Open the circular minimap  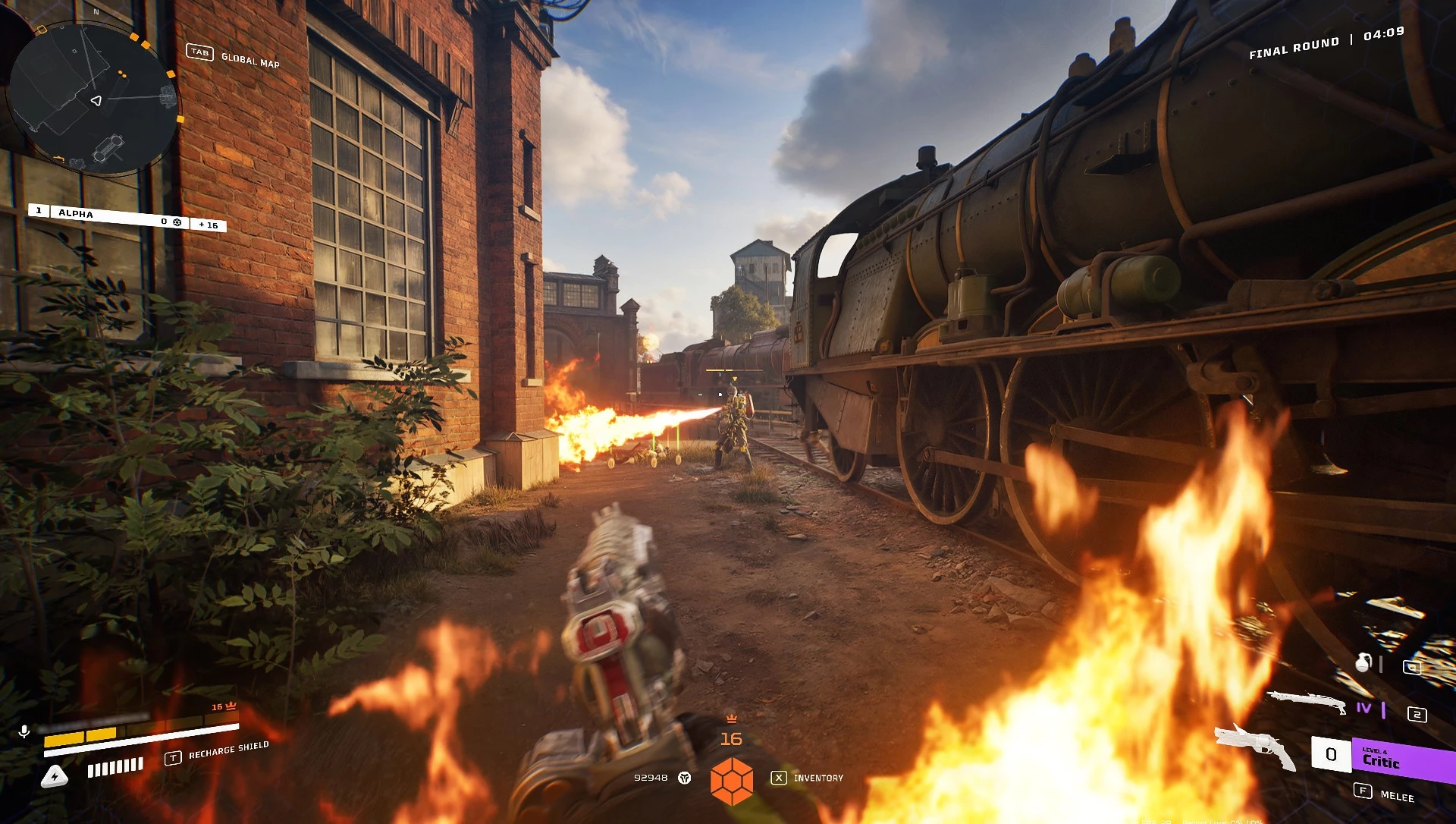pyautogui.click(x=94, y=99)
